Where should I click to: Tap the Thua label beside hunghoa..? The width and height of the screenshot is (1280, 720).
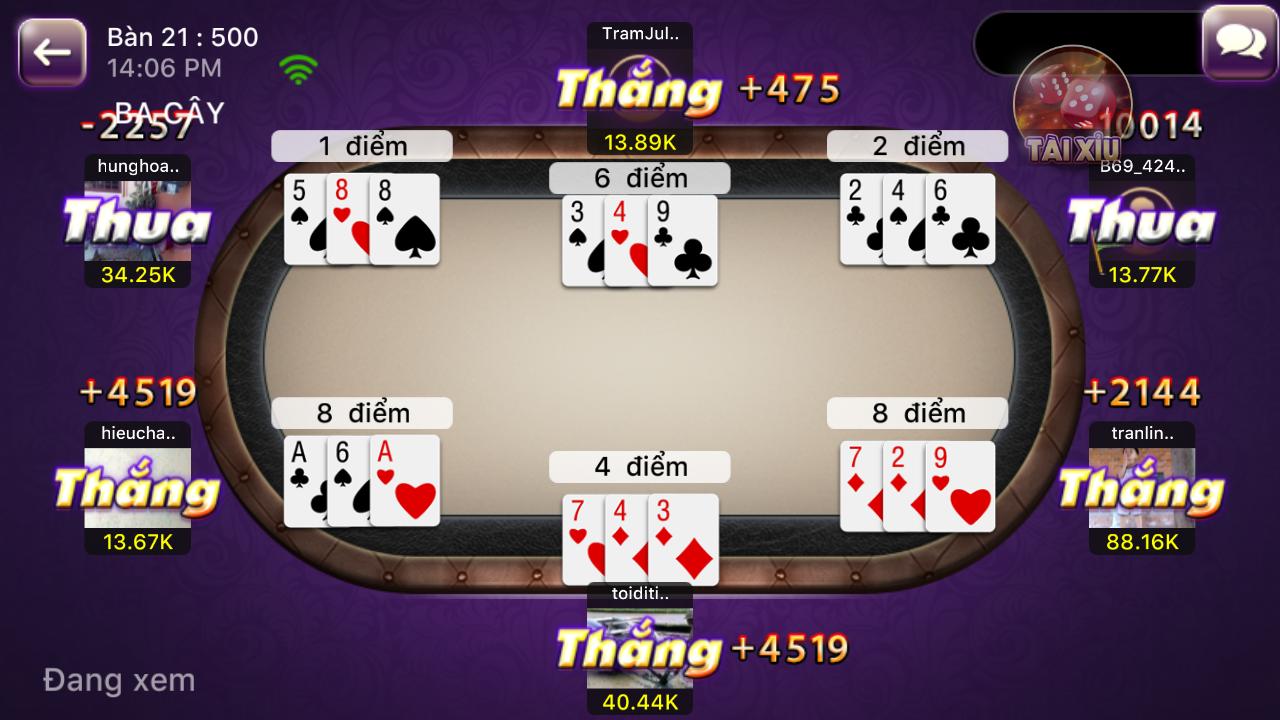140,222
